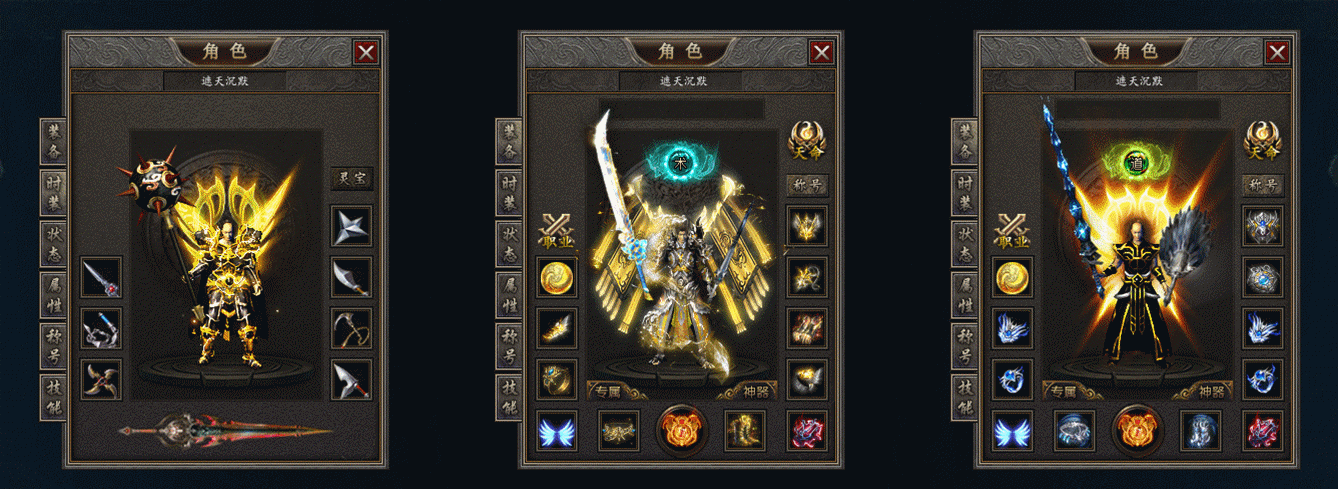Open the 灵宝 spirit treasure button
This screenshot has width=1338, height=489.
[x=351, y=180]
